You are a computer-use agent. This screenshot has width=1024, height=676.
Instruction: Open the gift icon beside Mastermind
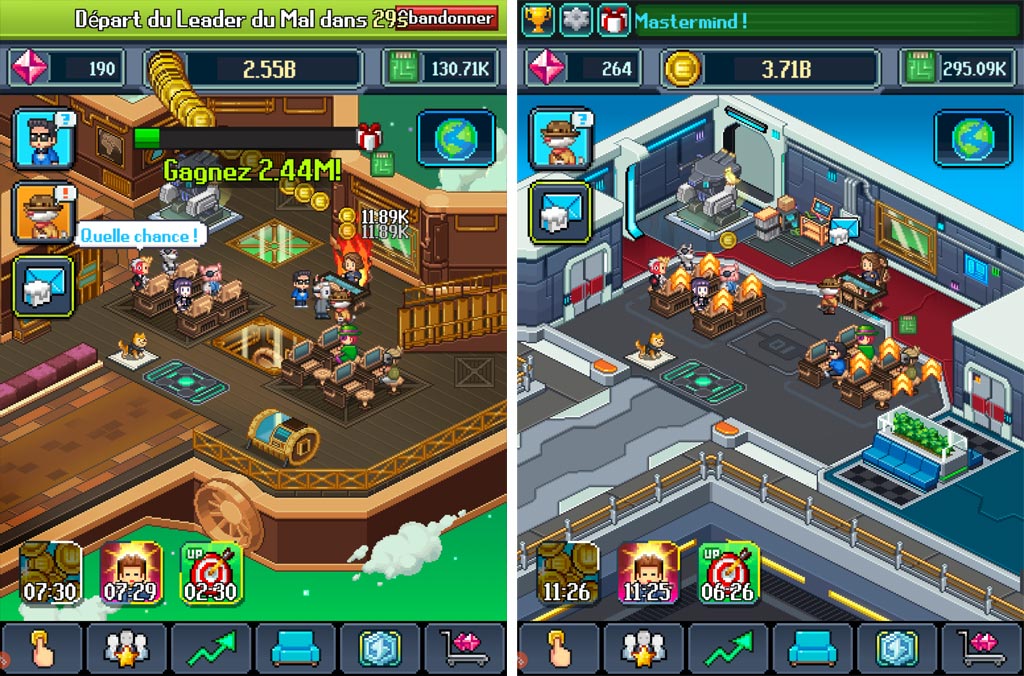pyautogui.click(x=613, y=19)
